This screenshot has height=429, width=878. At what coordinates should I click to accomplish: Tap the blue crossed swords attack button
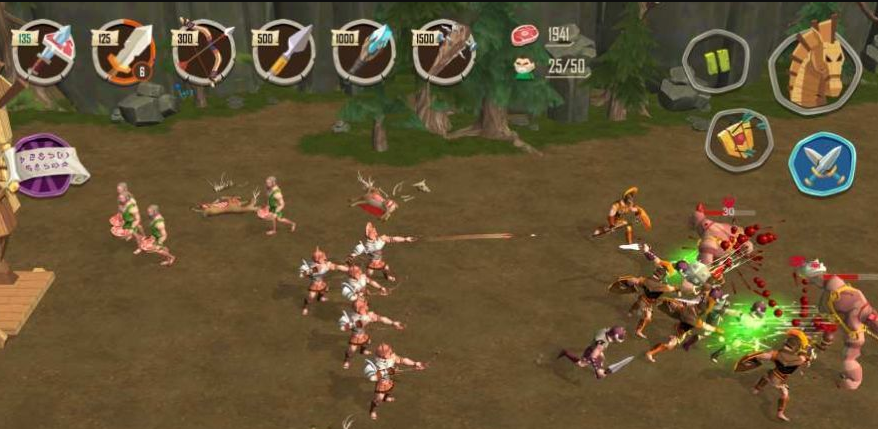822,164
